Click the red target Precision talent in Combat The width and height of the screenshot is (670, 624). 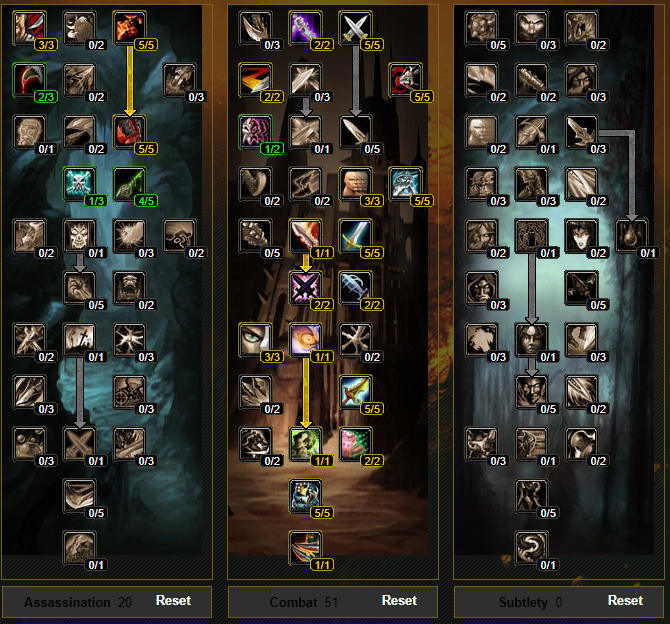tap(405, 79)
